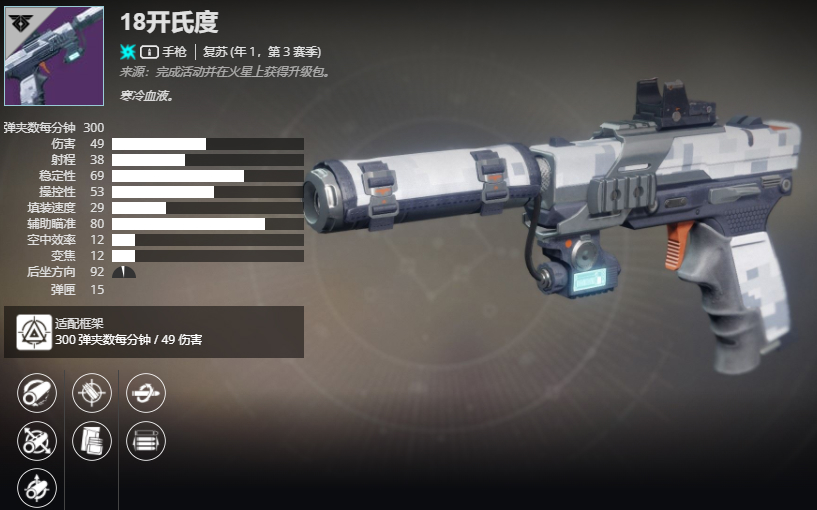This screenshot has height=510, width=817.
Task: Choose the plain barrel tube perk
Action: click(37, 393)
